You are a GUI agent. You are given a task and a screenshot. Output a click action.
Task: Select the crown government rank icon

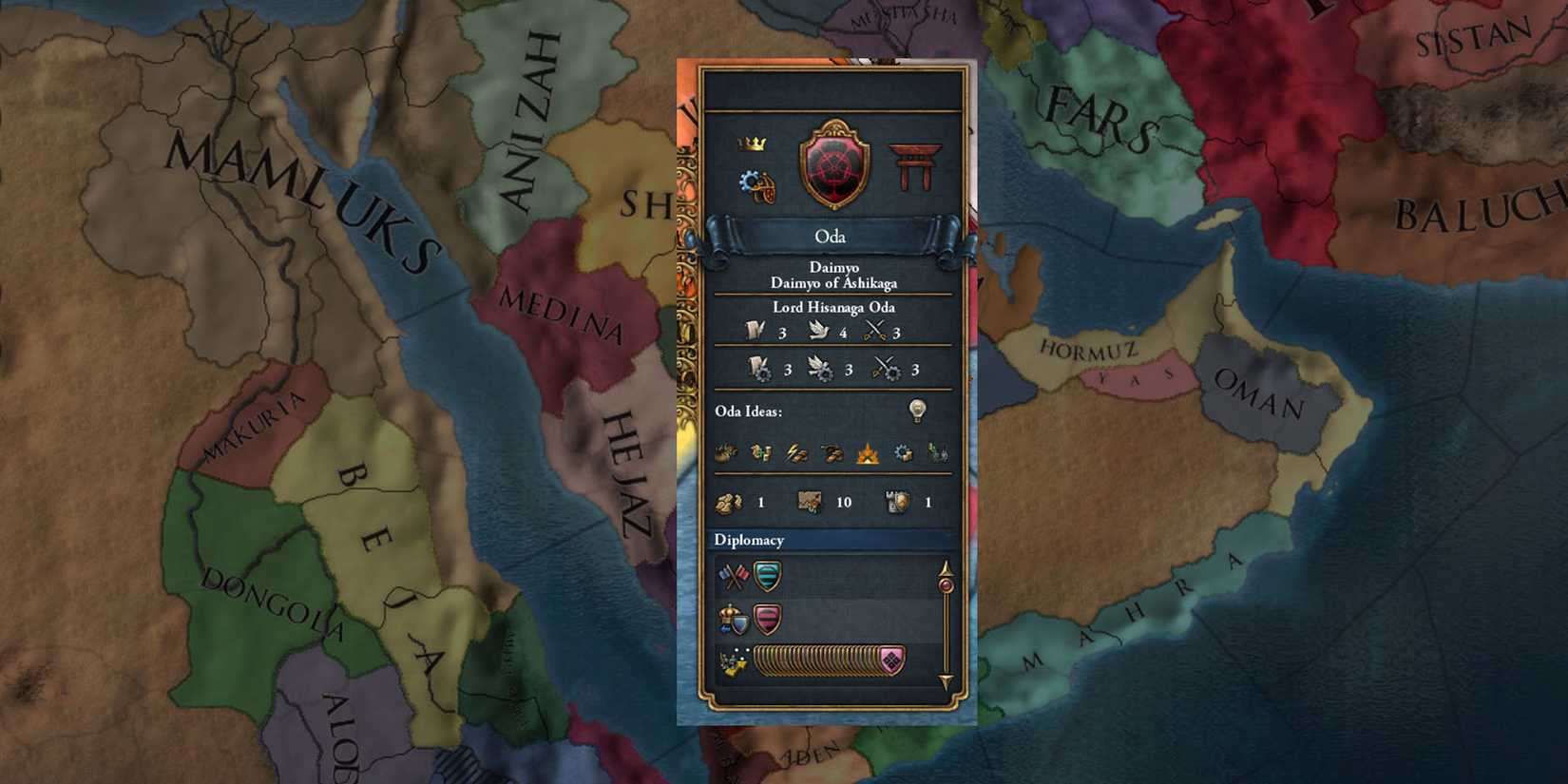750,144
